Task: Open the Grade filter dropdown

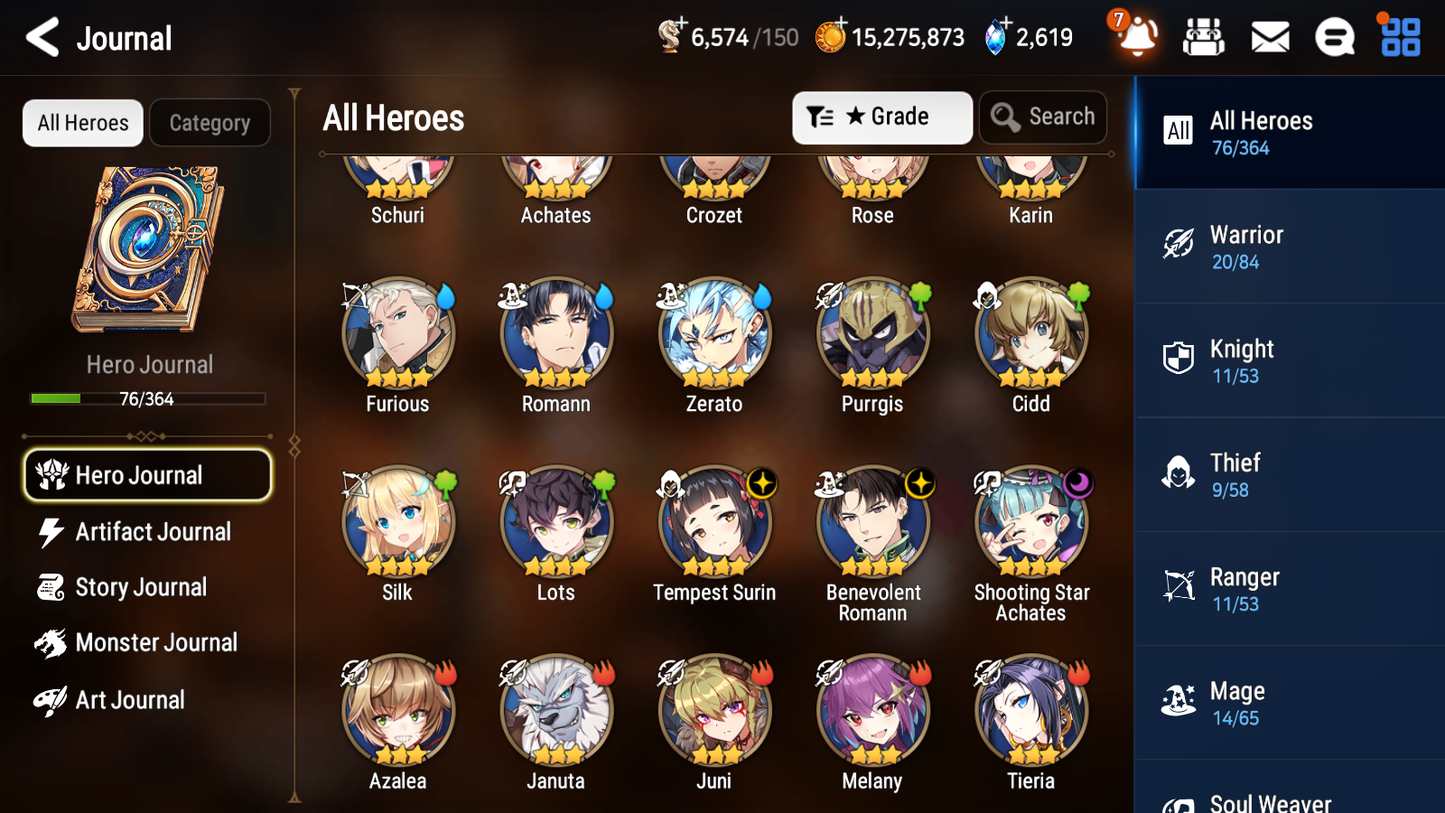Action: click(882, 117)
